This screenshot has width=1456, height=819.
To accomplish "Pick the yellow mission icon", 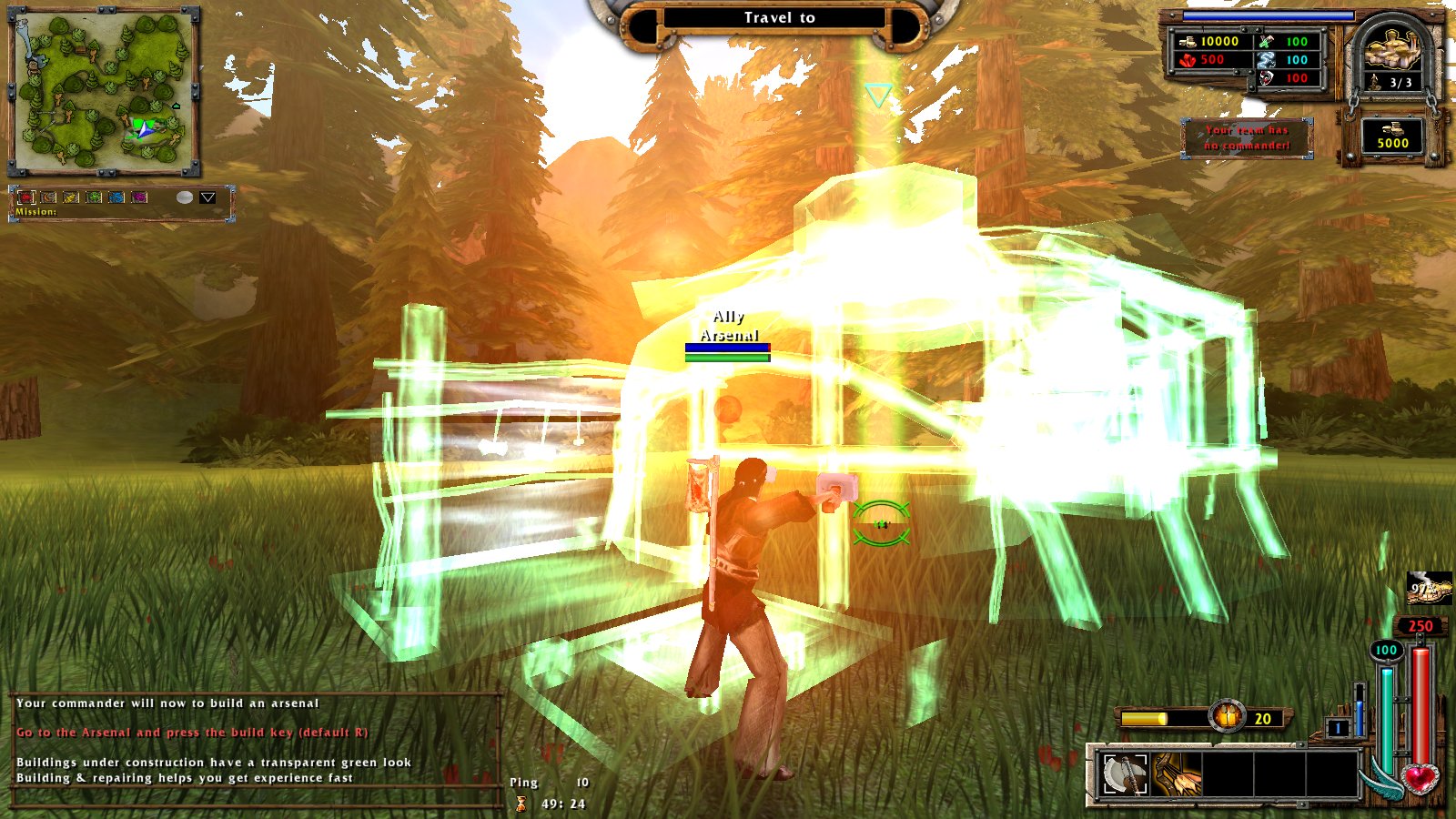I will click(x=71, y=197).
